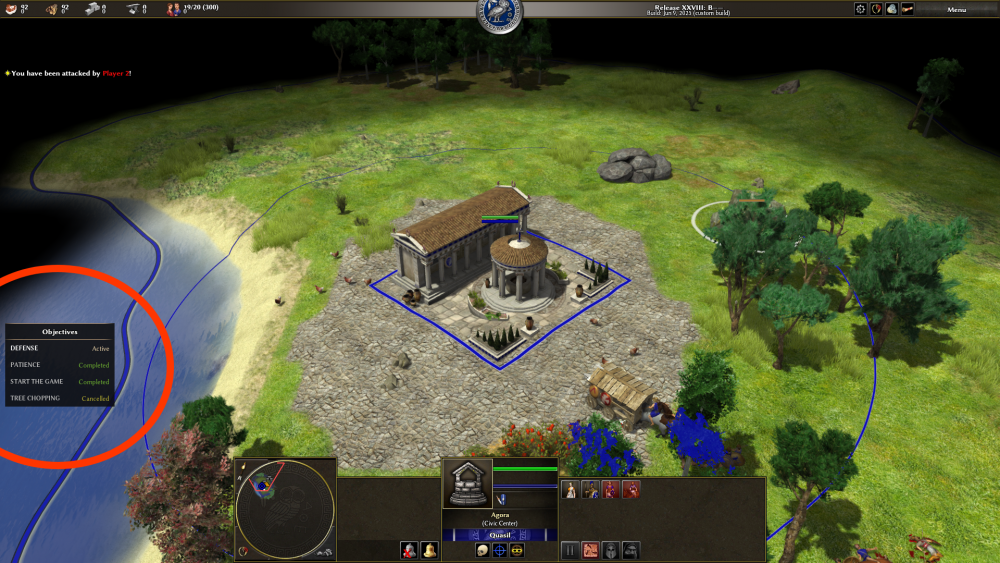Select the red highlighted command icon

[x=591, y=550]
